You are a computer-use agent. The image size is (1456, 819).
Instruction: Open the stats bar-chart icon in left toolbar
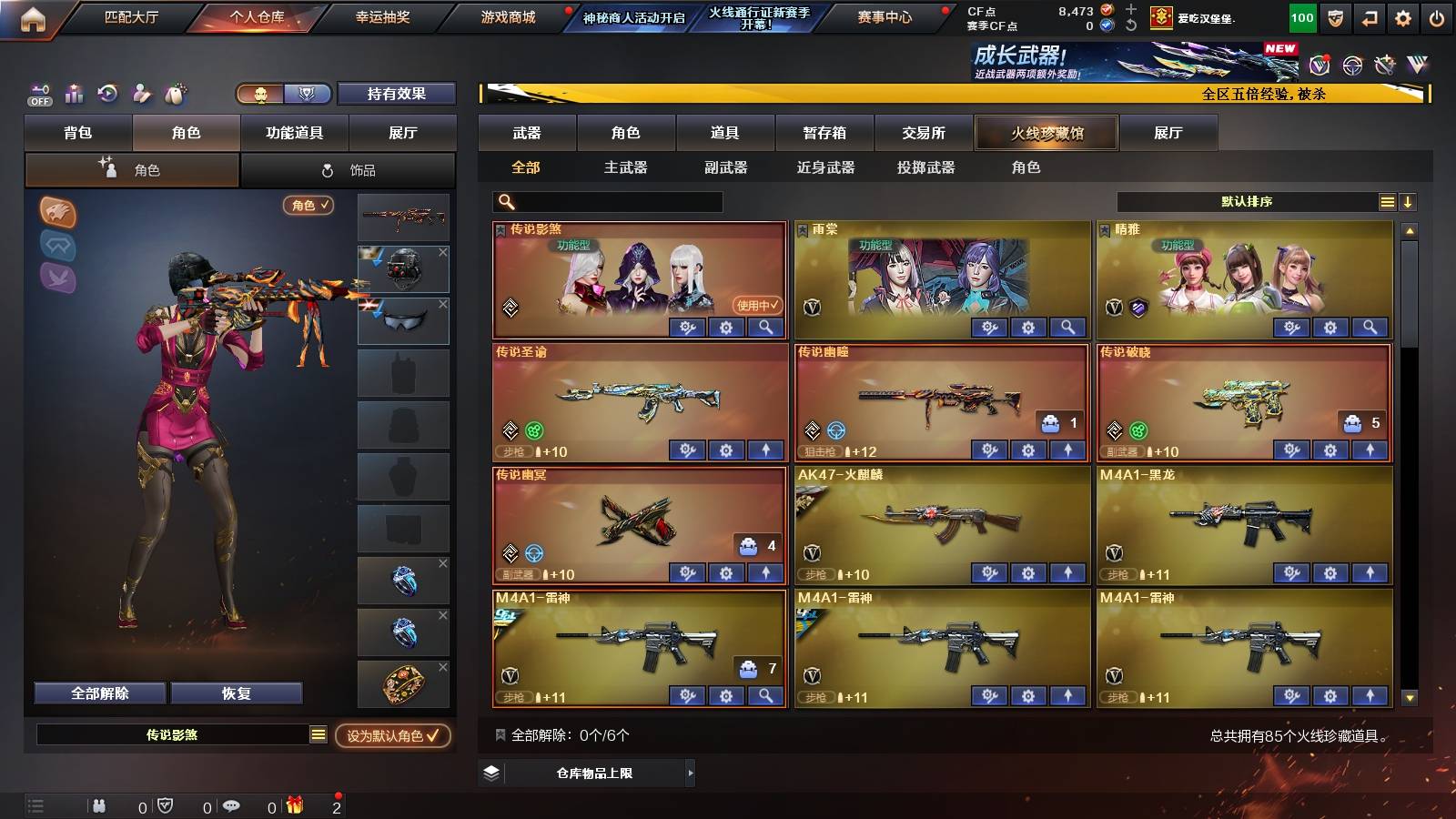pyautogui.click(x=73, y=94)
